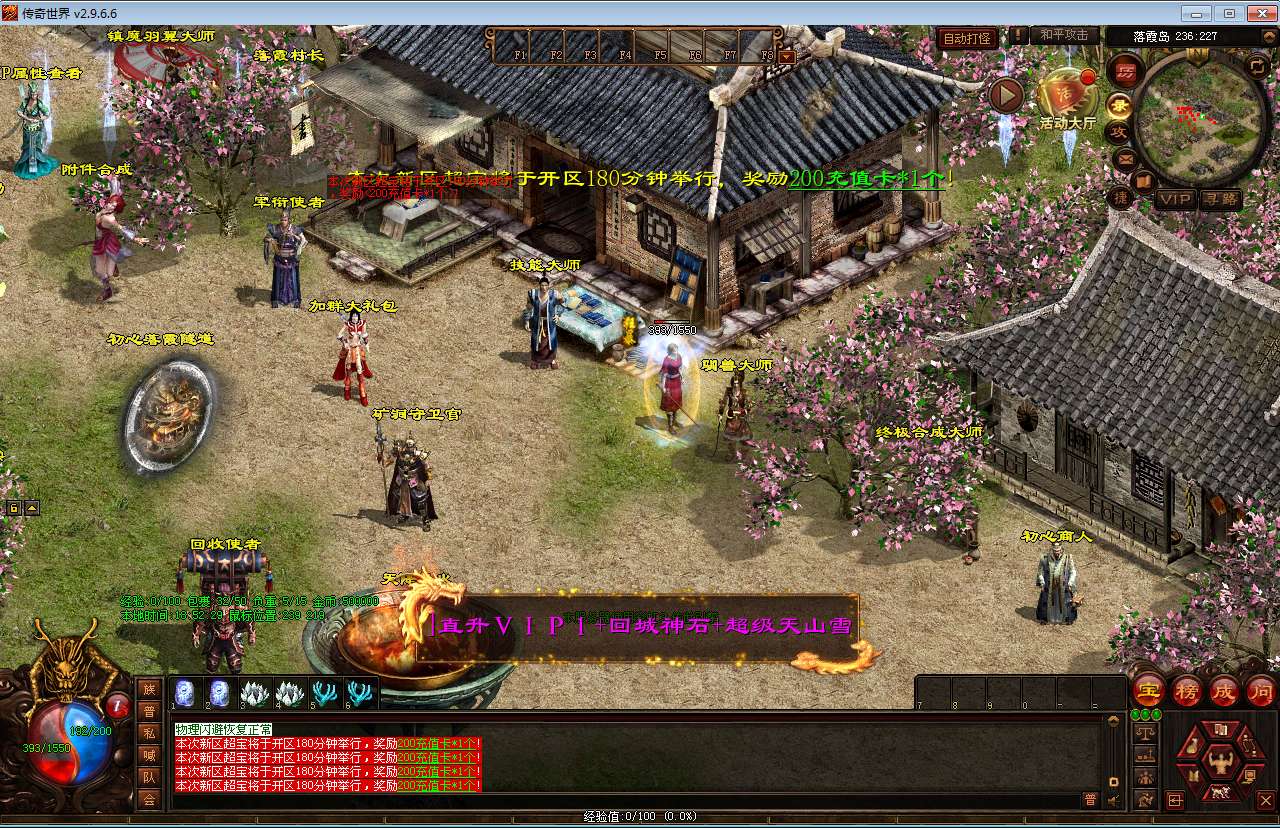Viewport: 1280px width, 828px height.
Task: Toggle the 自动打怪 auto-fight button
Action: pyautogui.click(x=968, y=38)
